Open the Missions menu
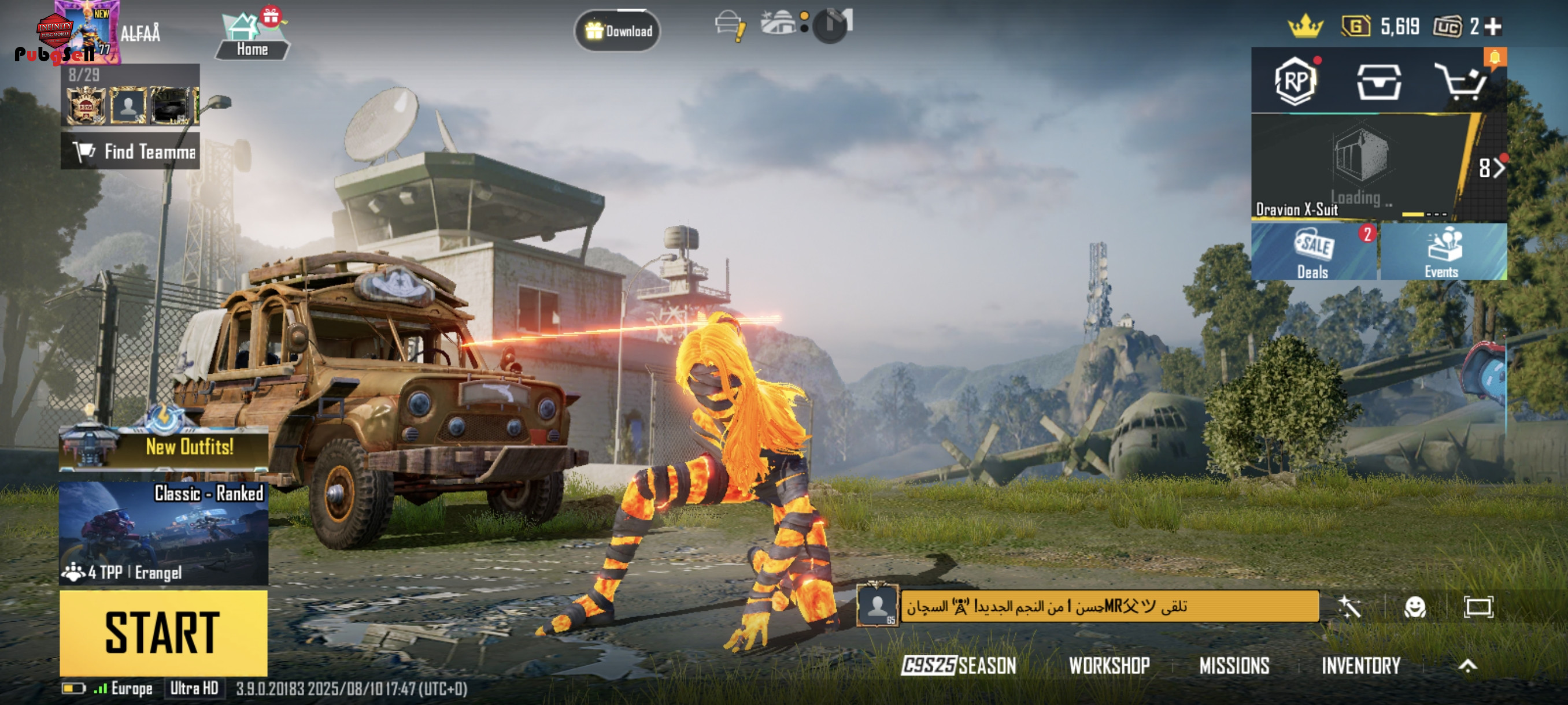The image size is (1568, 705). click(x=1234, y=666)
